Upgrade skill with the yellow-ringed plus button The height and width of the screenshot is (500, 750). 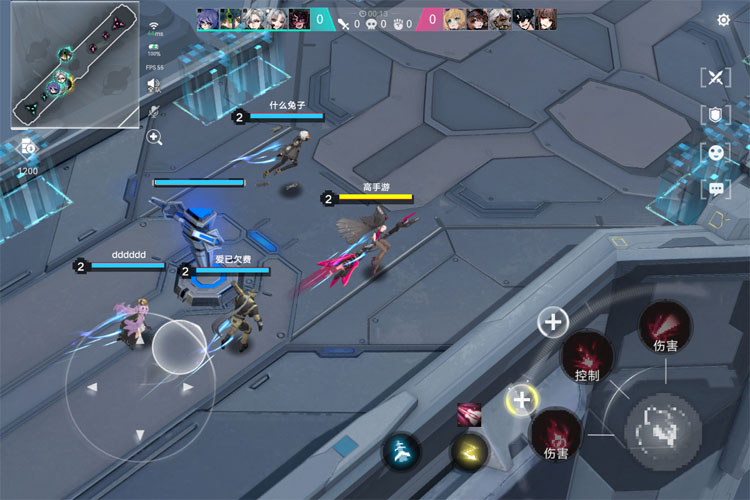pos(521,400)
